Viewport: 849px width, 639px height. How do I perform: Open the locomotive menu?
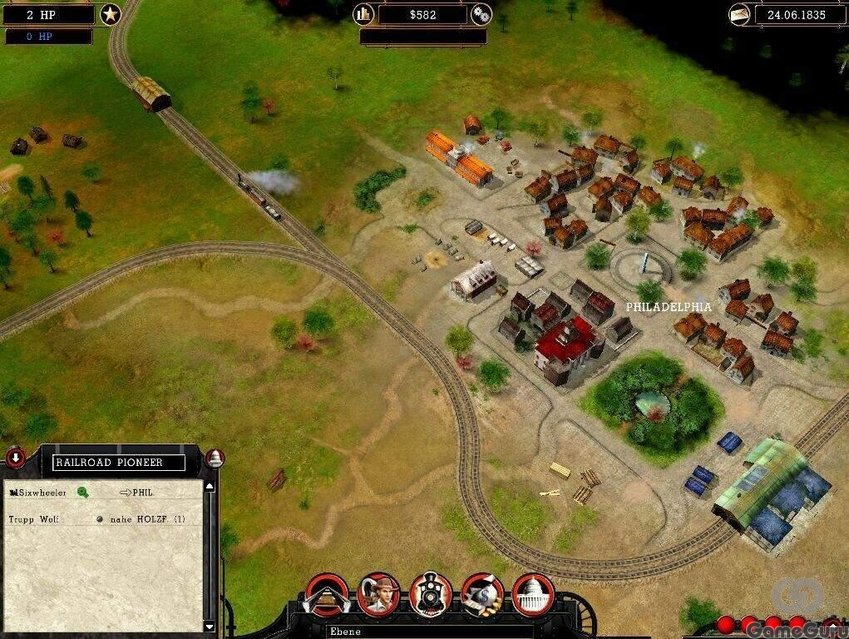pyautogui.click(x=431, y=594)
